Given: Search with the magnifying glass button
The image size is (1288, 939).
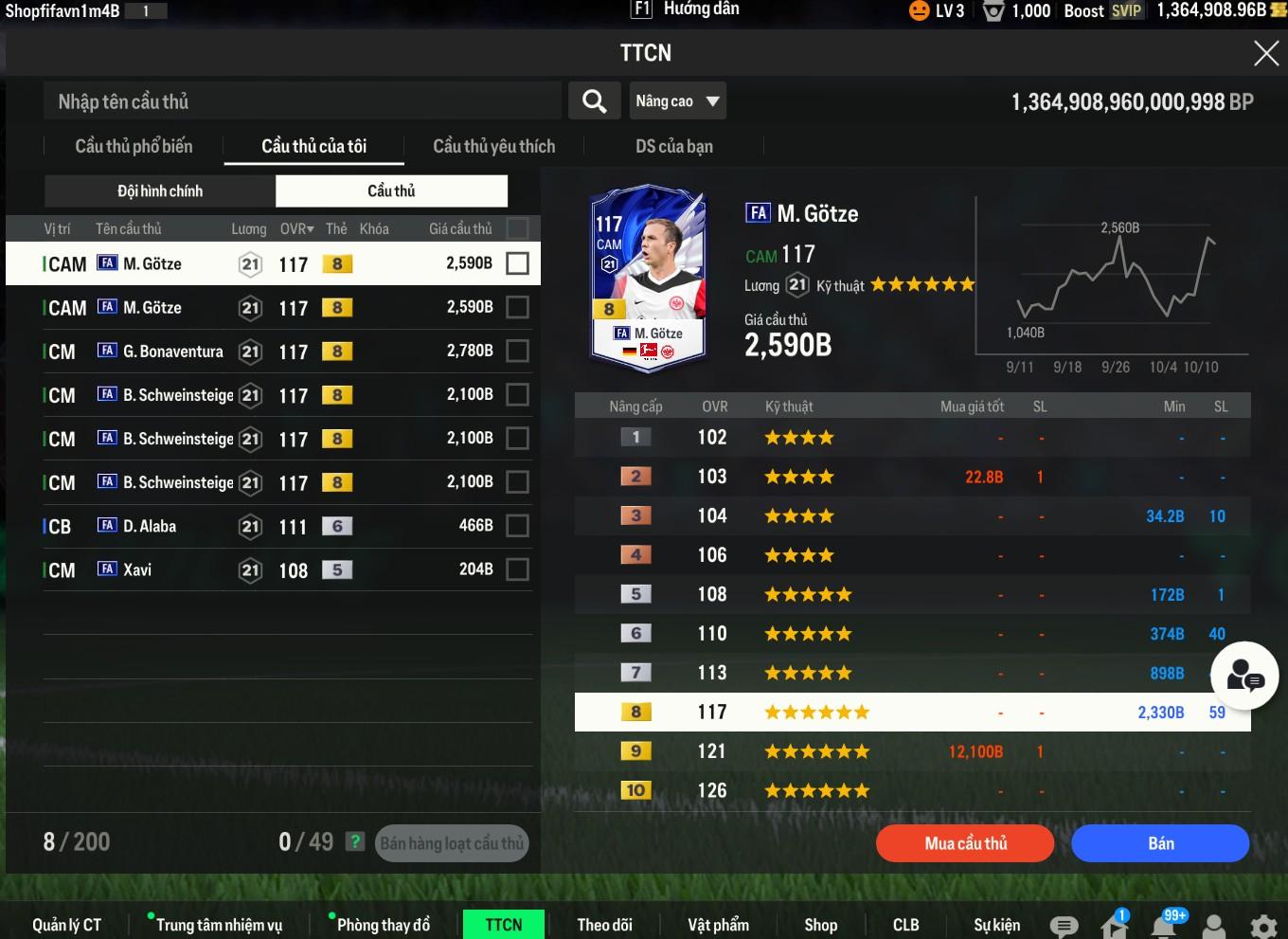Looking at the screenshot, I should [594, 101].
